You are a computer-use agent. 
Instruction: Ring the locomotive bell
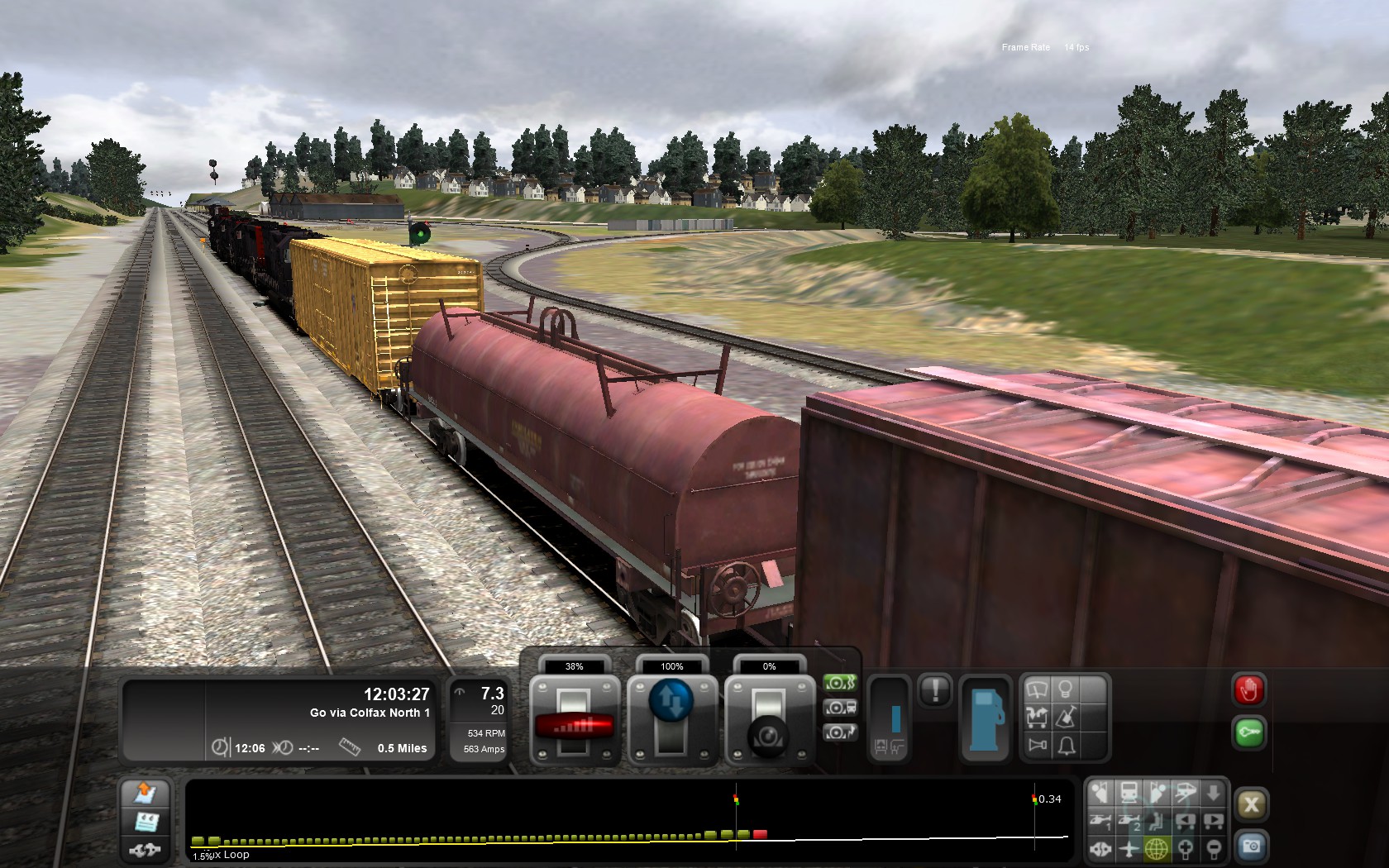(1066, 746)
